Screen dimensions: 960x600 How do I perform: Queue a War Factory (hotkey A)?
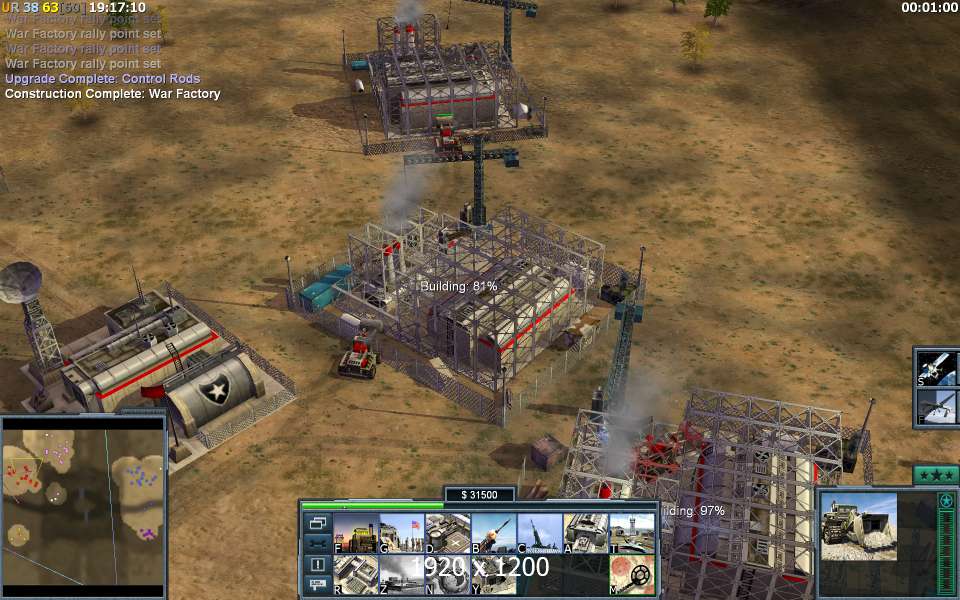click(586, 533)
